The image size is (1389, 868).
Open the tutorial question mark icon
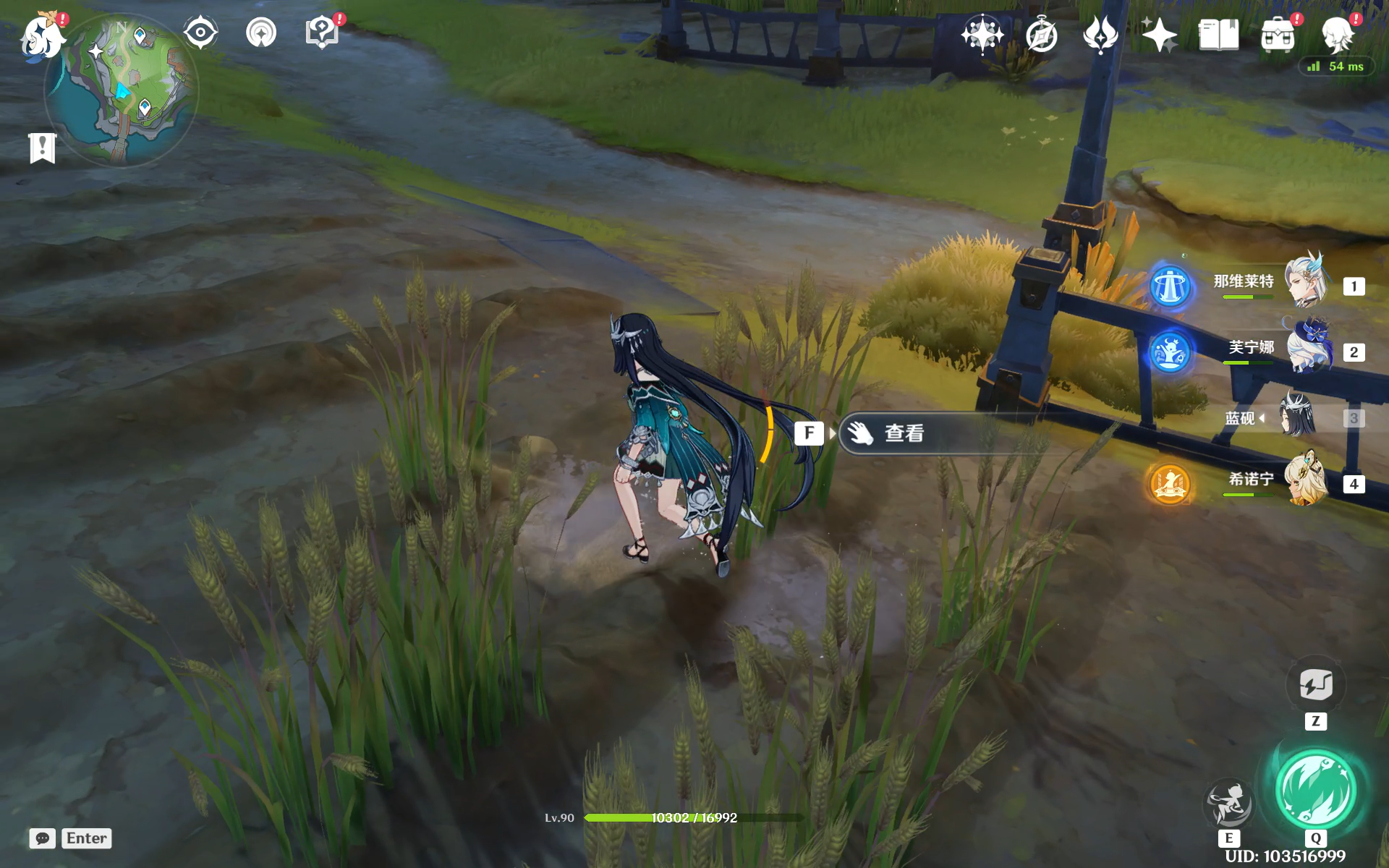coord(322,33)
